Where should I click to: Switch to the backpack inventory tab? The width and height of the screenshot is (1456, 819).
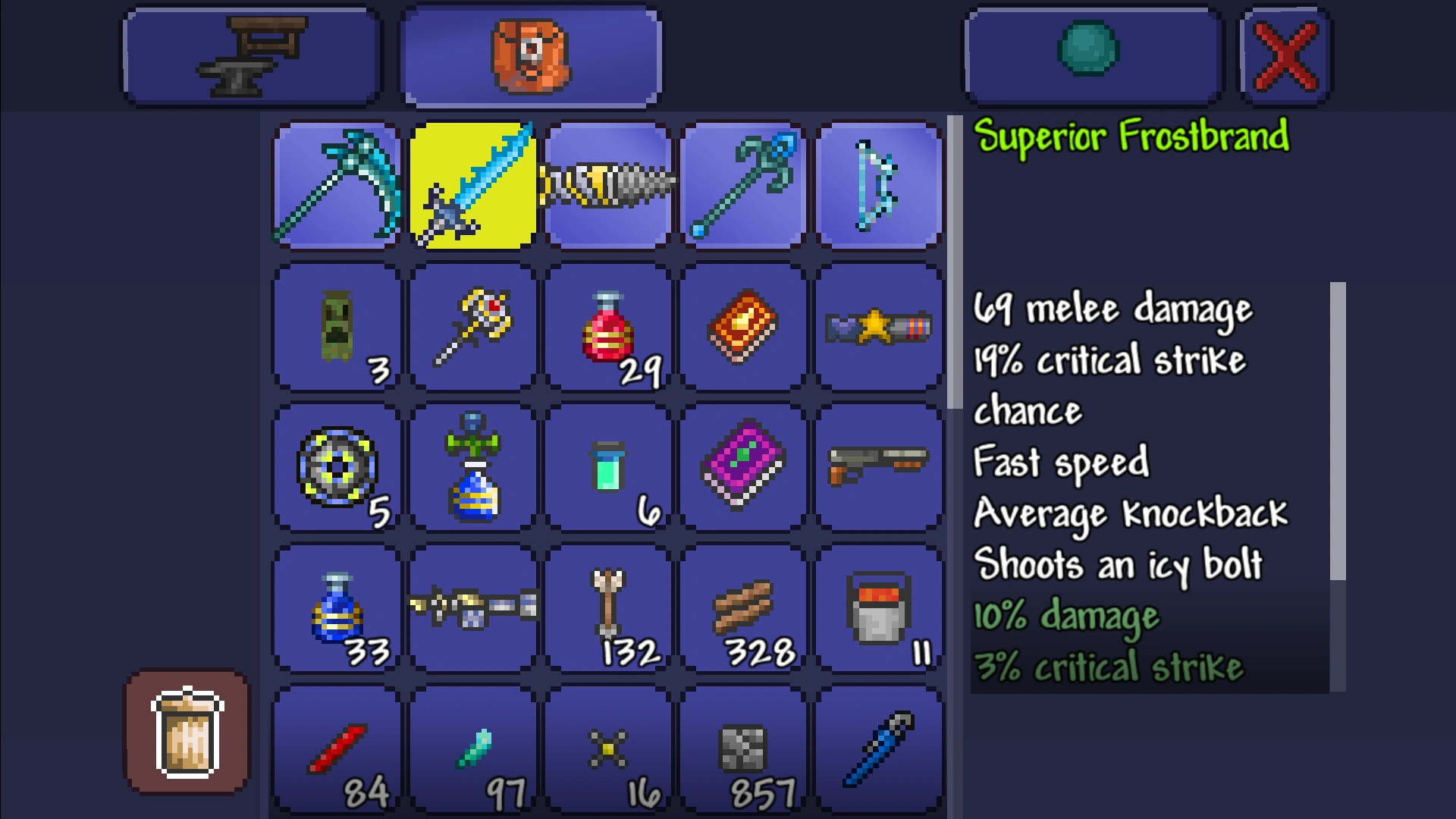tap(529, 55)
